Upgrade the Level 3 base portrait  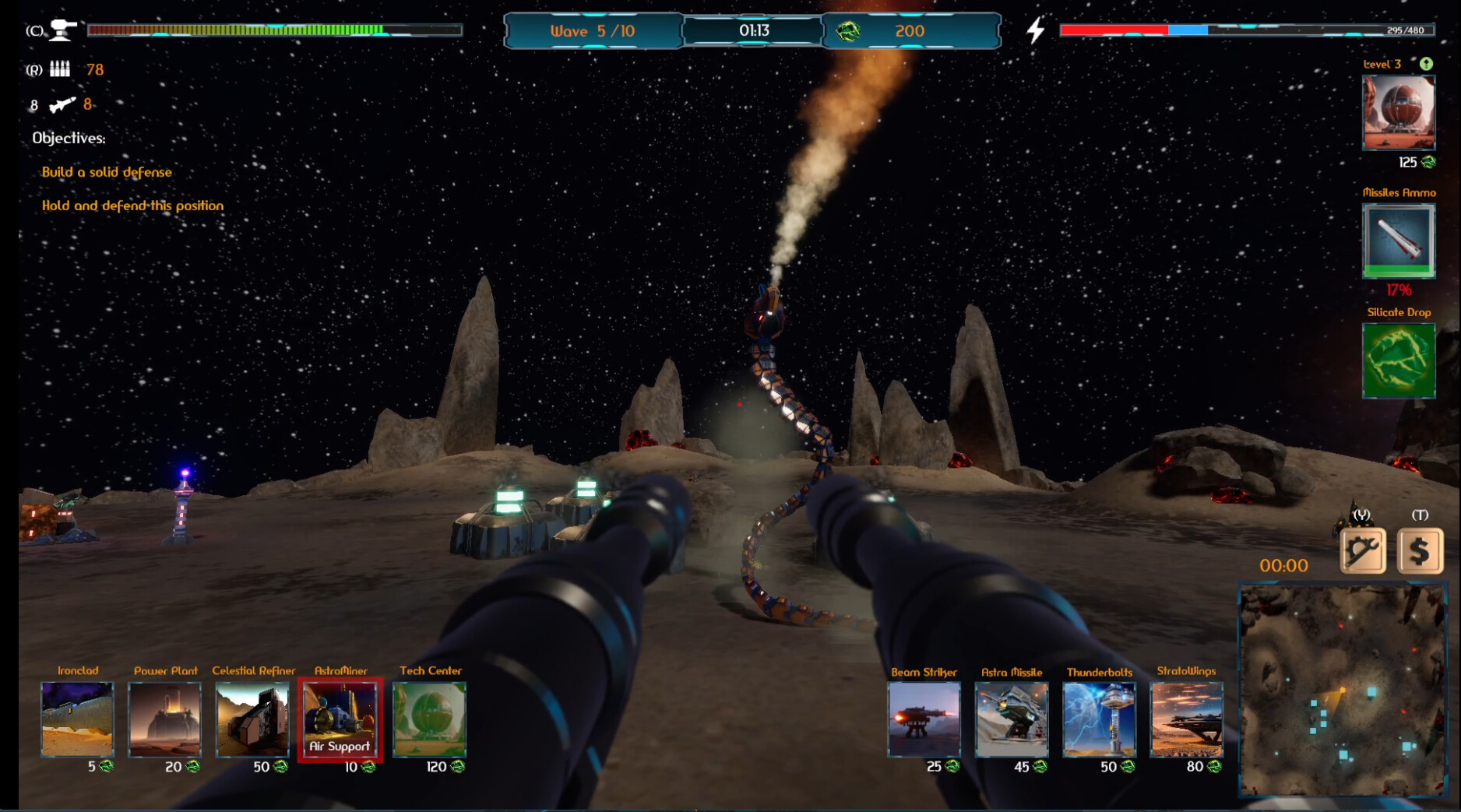click(1398, 113)
